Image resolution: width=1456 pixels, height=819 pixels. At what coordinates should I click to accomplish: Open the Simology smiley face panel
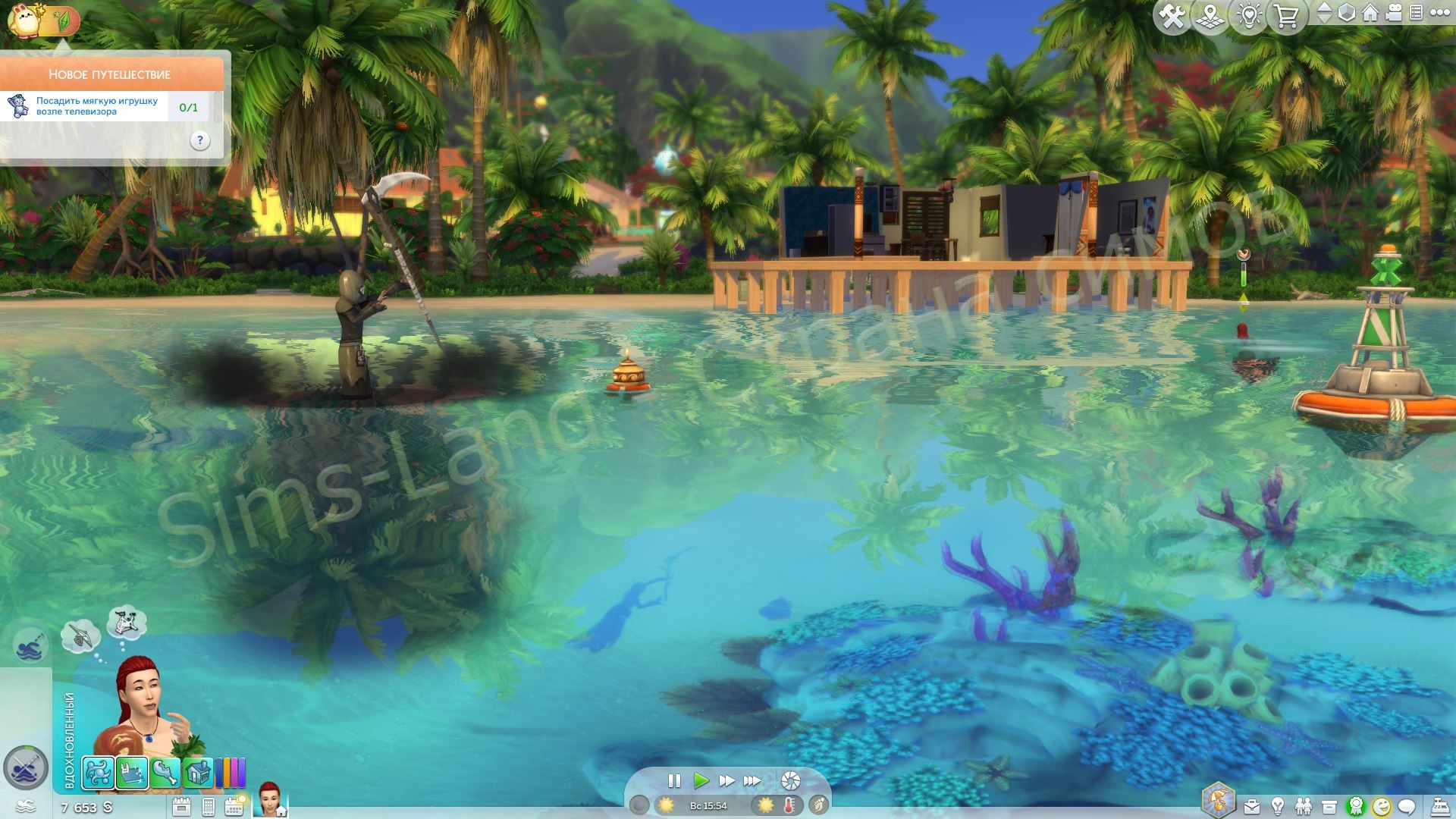pos(1382,806)
